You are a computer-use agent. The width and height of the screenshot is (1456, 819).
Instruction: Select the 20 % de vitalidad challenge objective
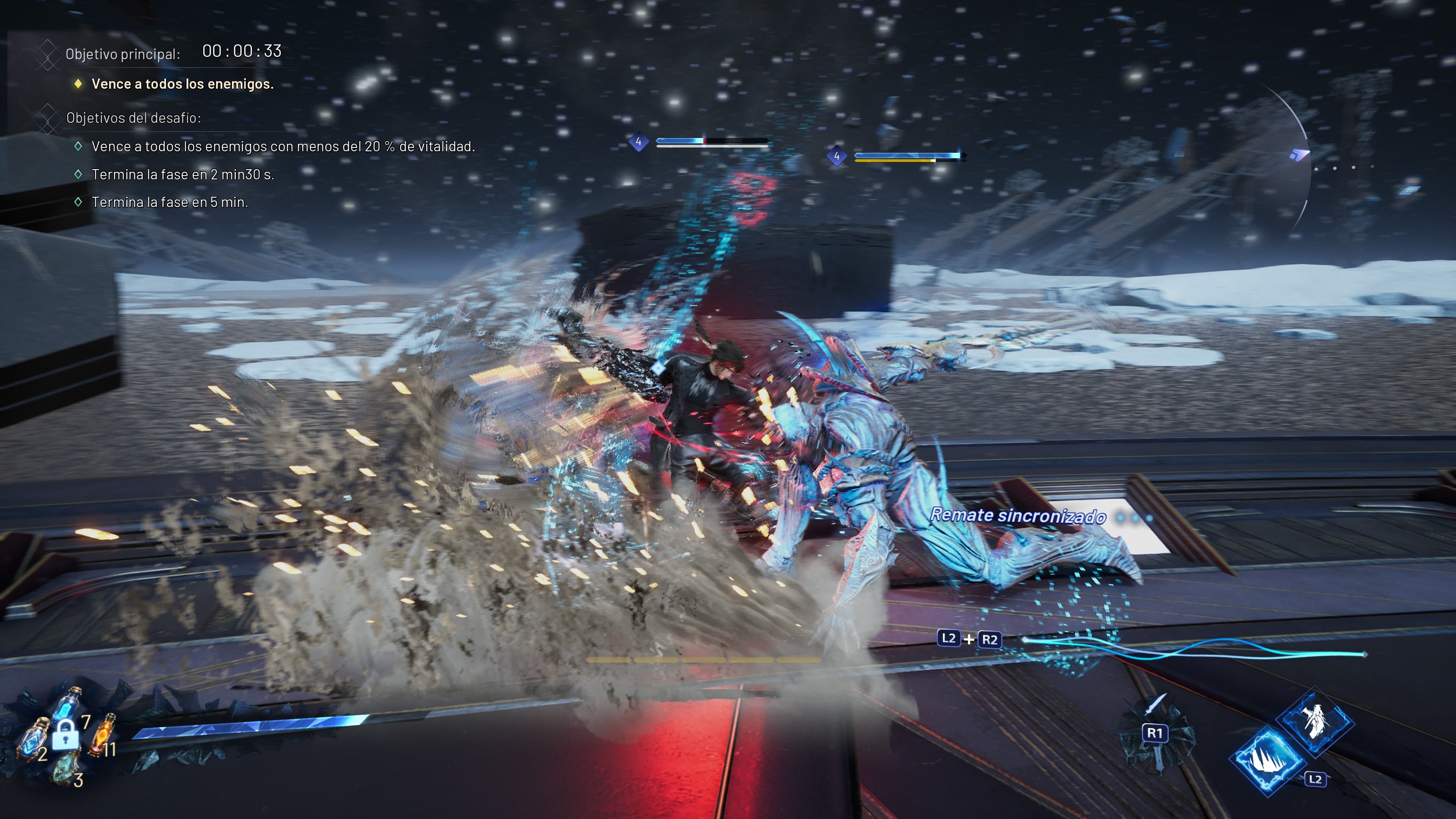coord(282,147)
